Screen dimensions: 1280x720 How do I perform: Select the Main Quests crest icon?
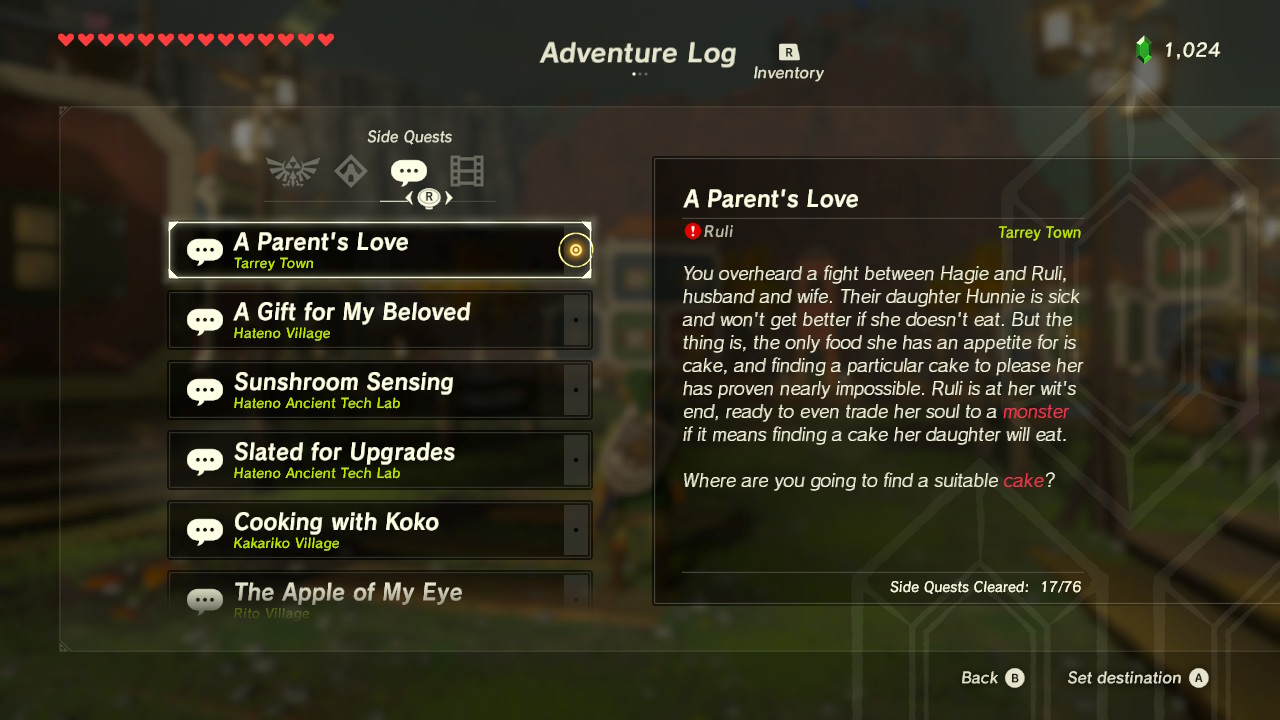(290, 170)
